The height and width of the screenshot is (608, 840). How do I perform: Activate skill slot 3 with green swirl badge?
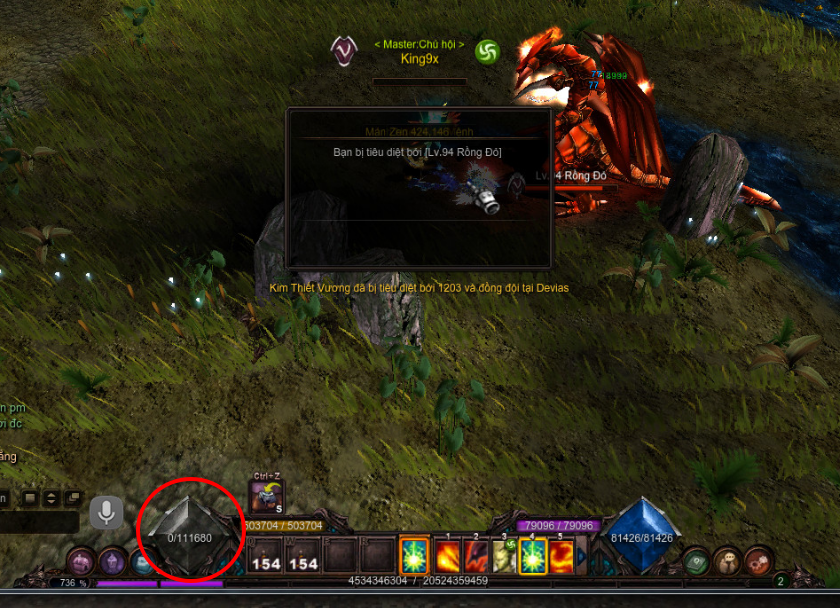[504, 556]
